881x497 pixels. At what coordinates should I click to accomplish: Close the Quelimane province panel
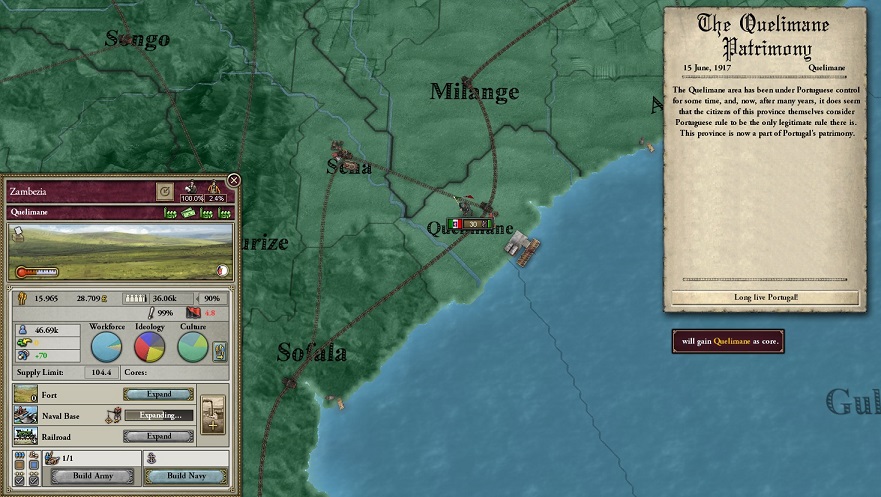234,180
